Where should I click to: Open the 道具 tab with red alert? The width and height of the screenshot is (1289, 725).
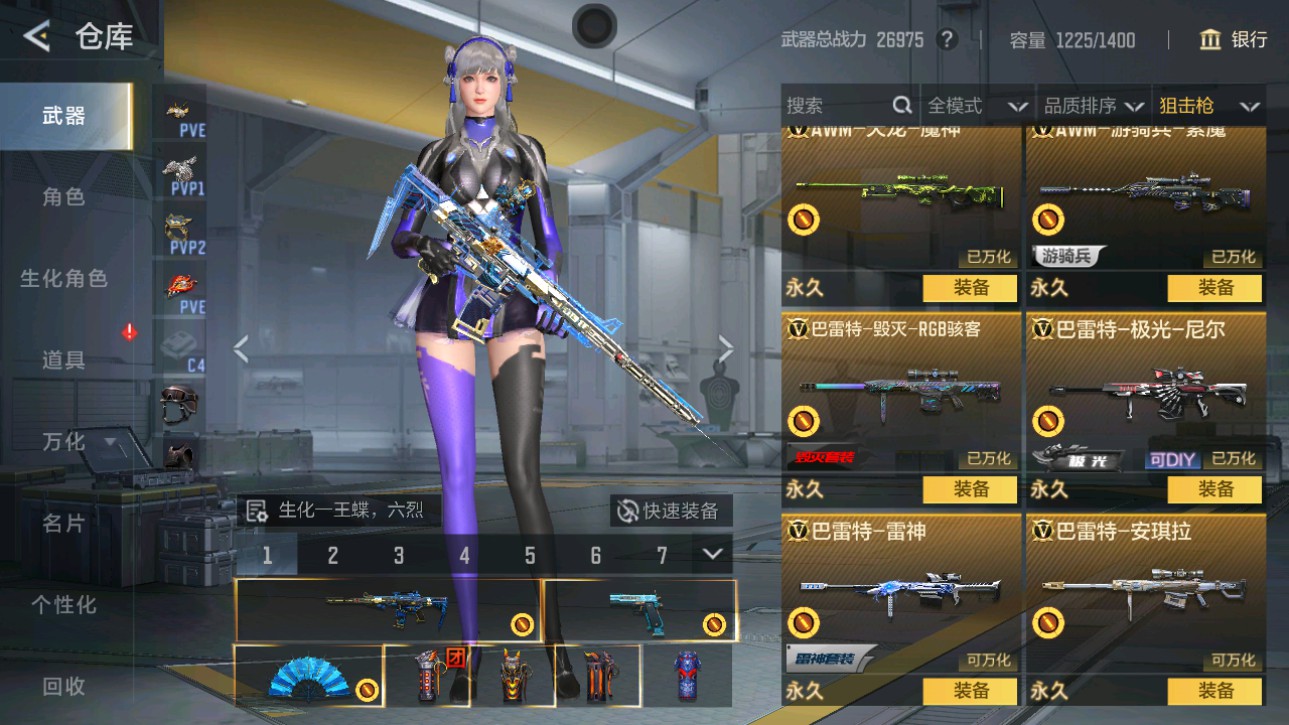pyautogui.click(x=65, y=360)
